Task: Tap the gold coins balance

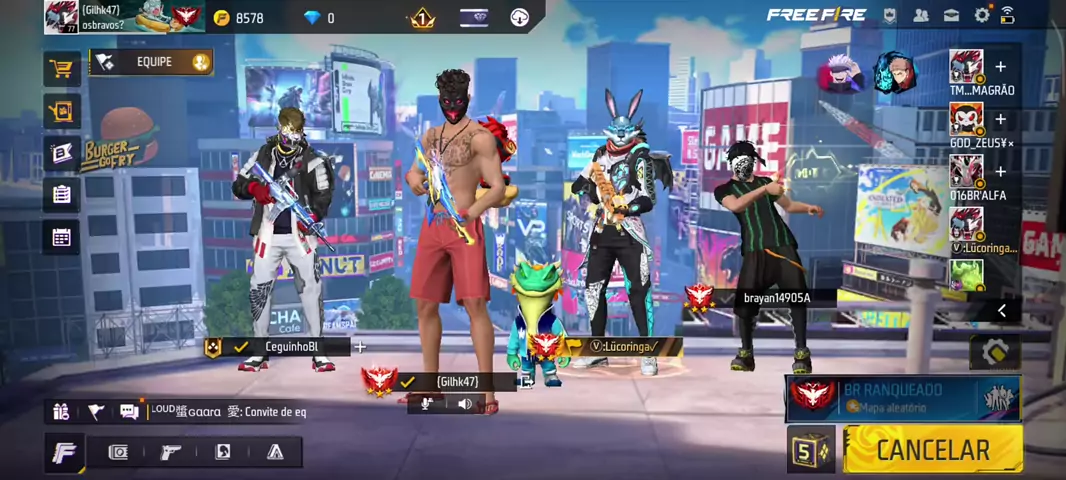Action: pyautogui.click(x=240, y=18)
